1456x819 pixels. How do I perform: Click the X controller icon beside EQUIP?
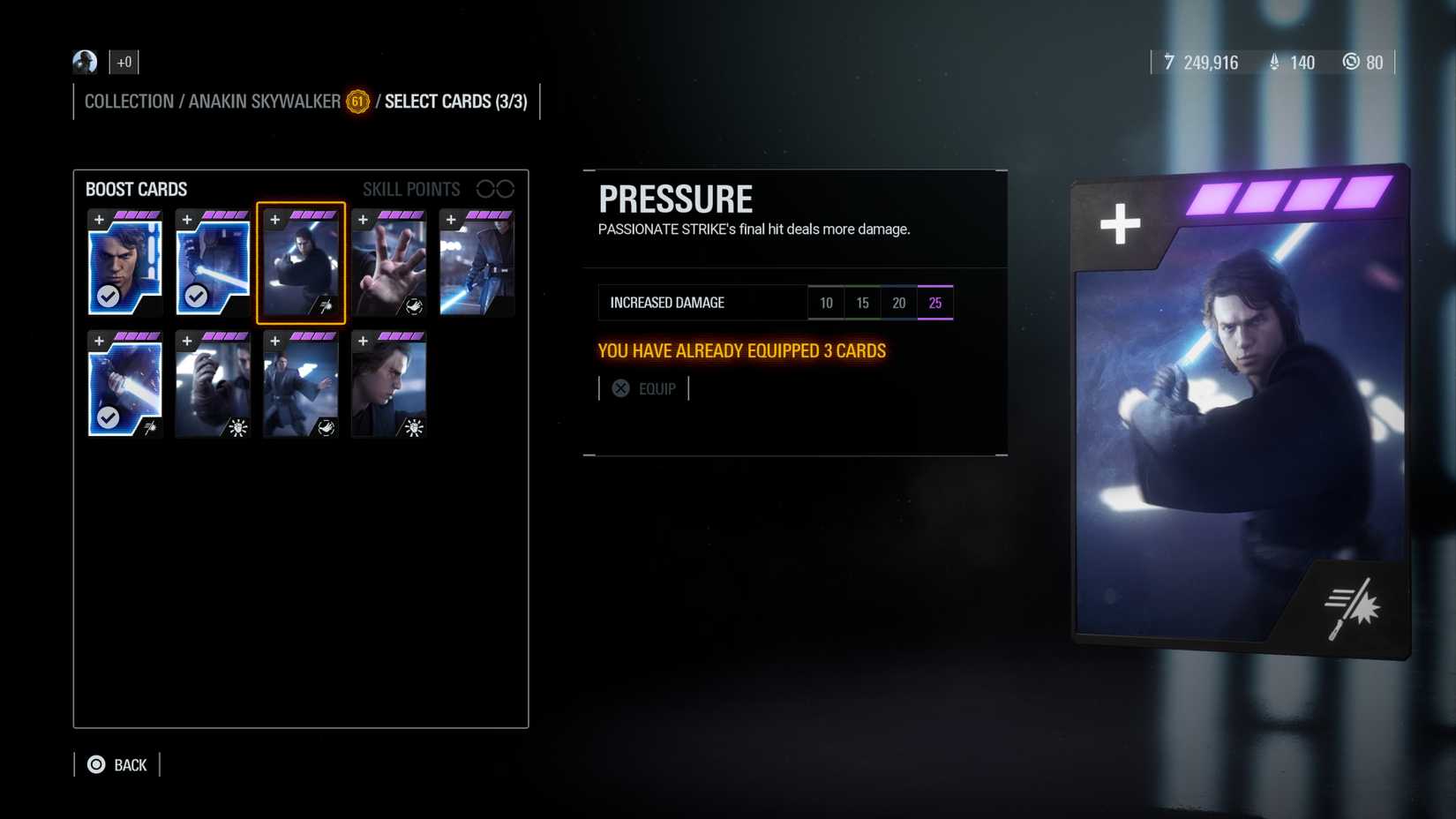[x=621, y=387]
